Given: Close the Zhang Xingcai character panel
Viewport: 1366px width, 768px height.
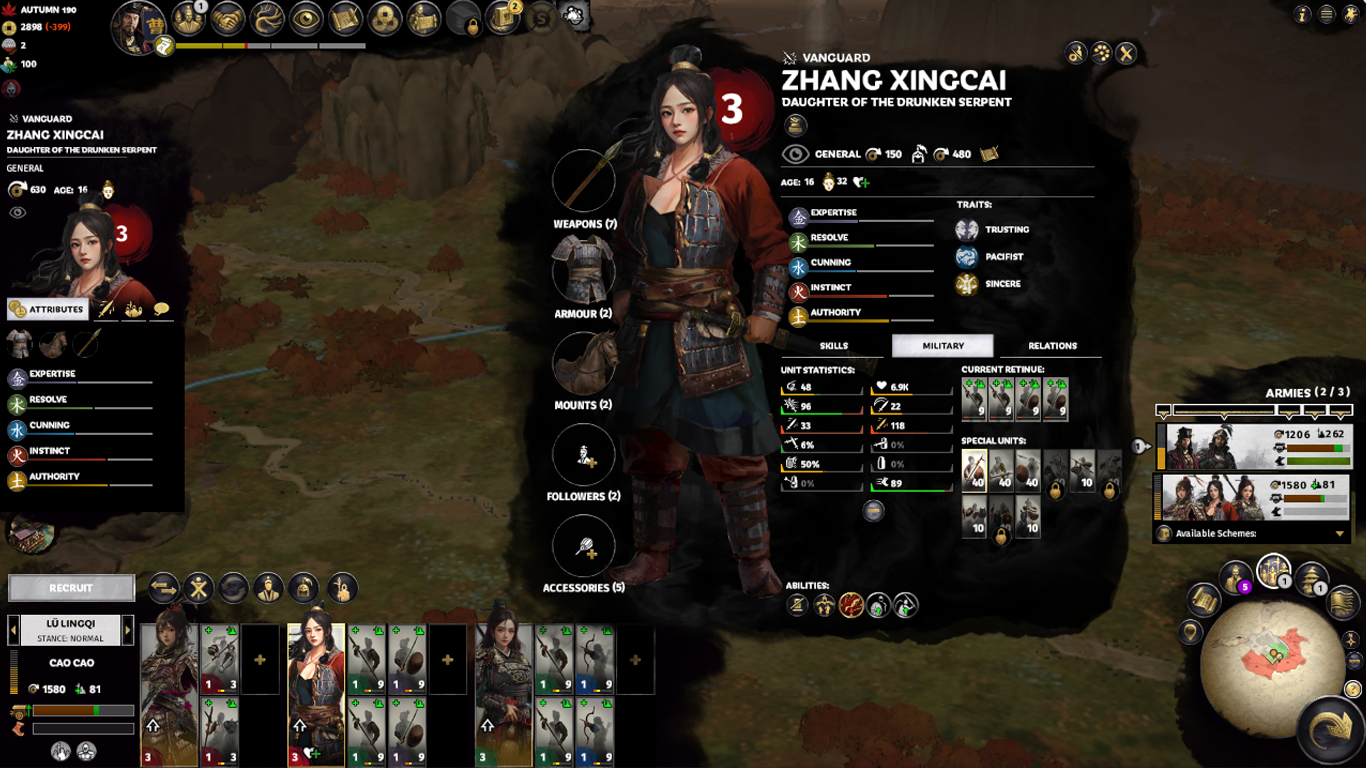Looking at the screenshot, I should click(x=1126, y=54).
